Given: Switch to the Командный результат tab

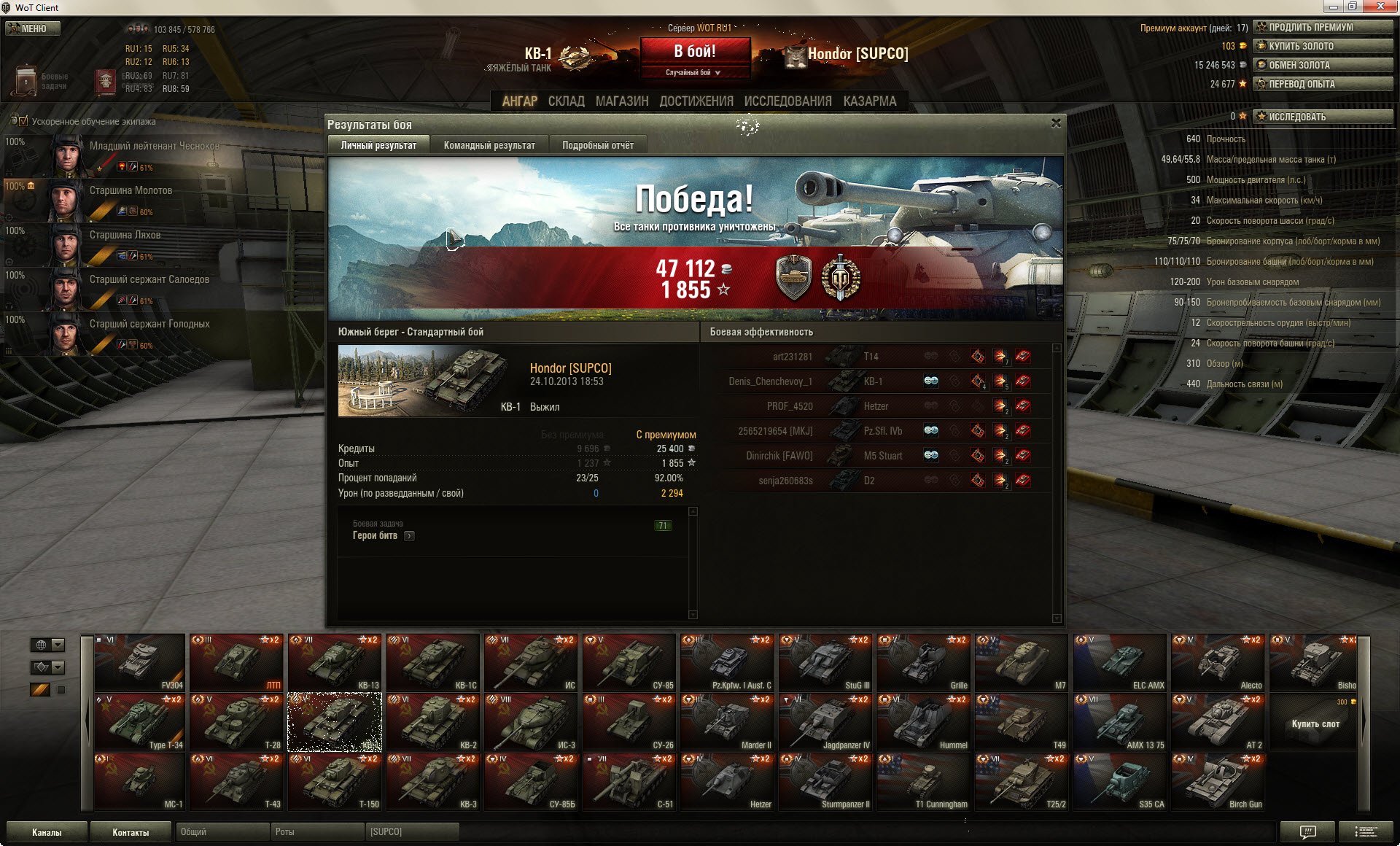Looking at the screenshot, I should (x=489, y=145).
